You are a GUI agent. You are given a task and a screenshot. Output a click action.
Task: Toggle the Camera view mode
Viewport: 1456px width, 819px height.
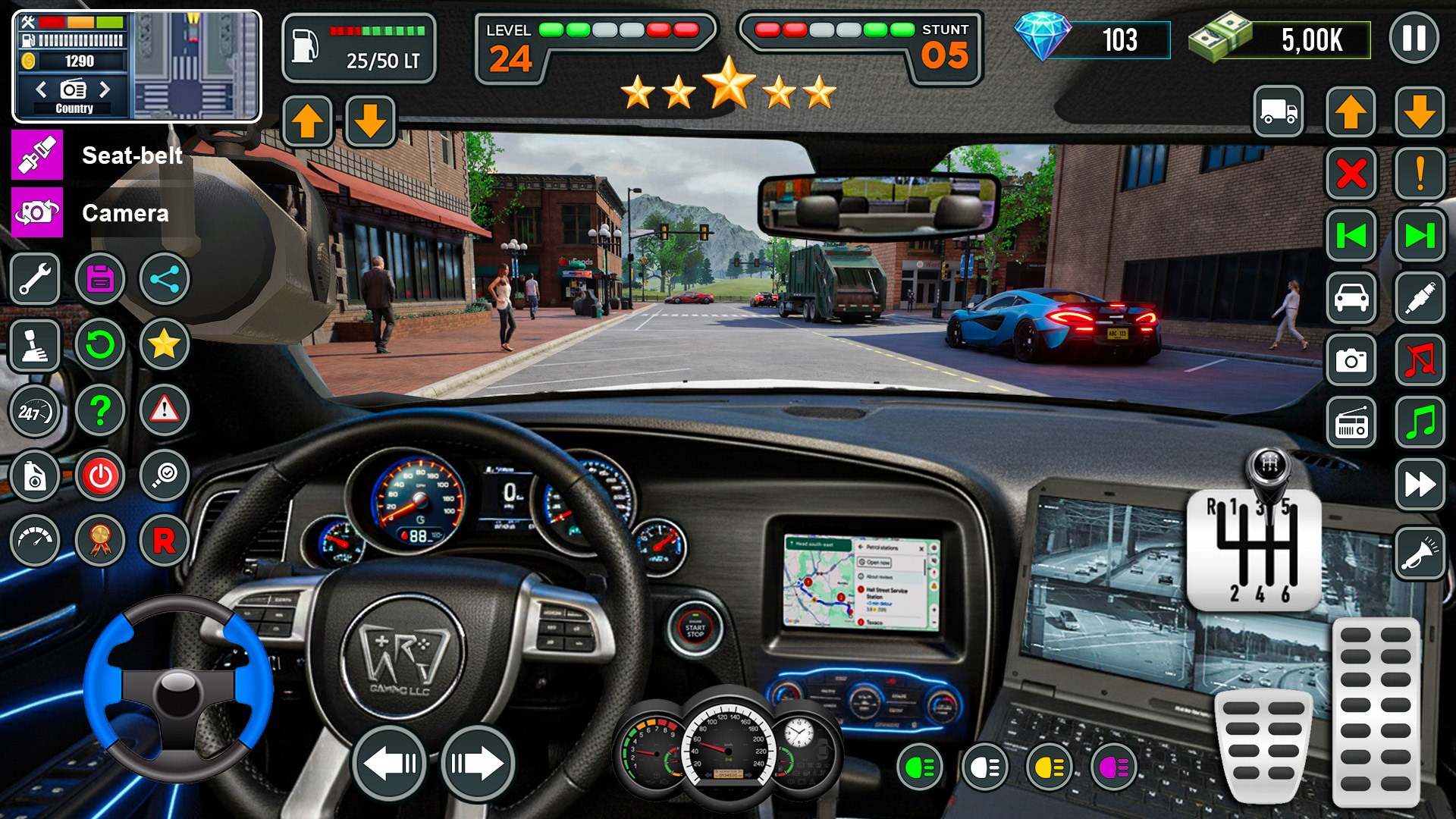click(36, 213)
